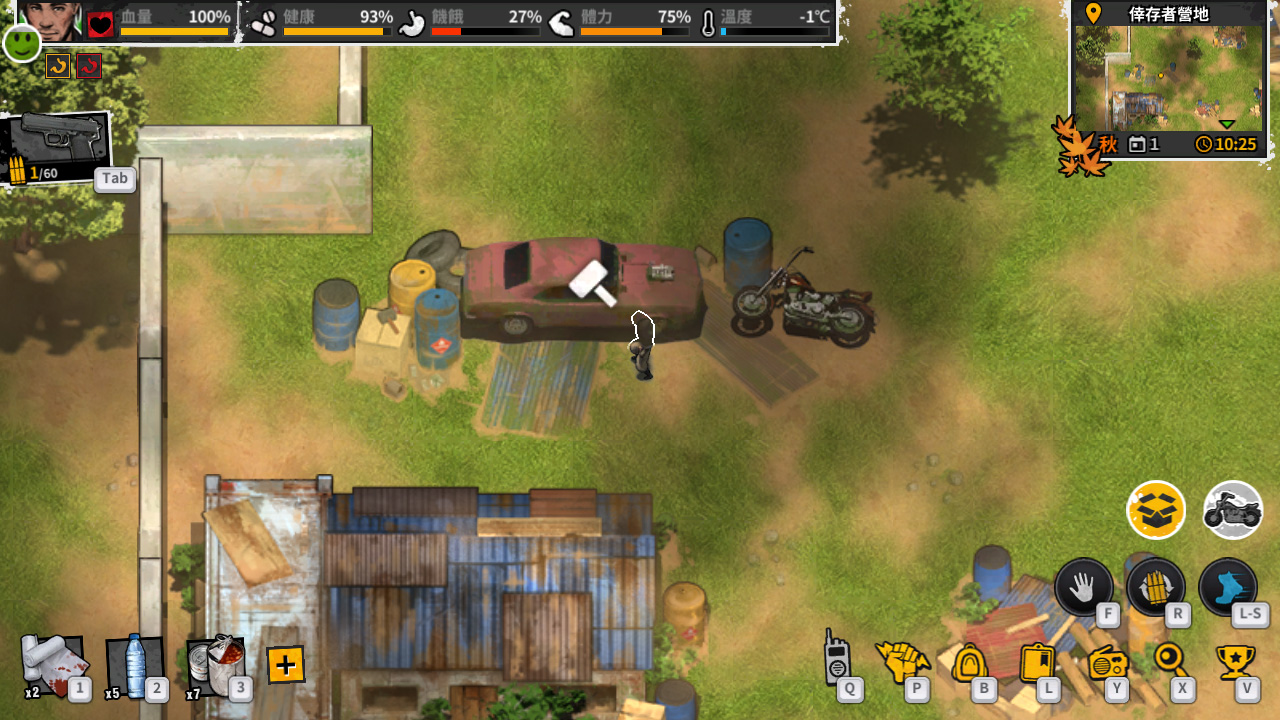
Task: Reload using the circular bullets icon
Action: coord(1155,588)
